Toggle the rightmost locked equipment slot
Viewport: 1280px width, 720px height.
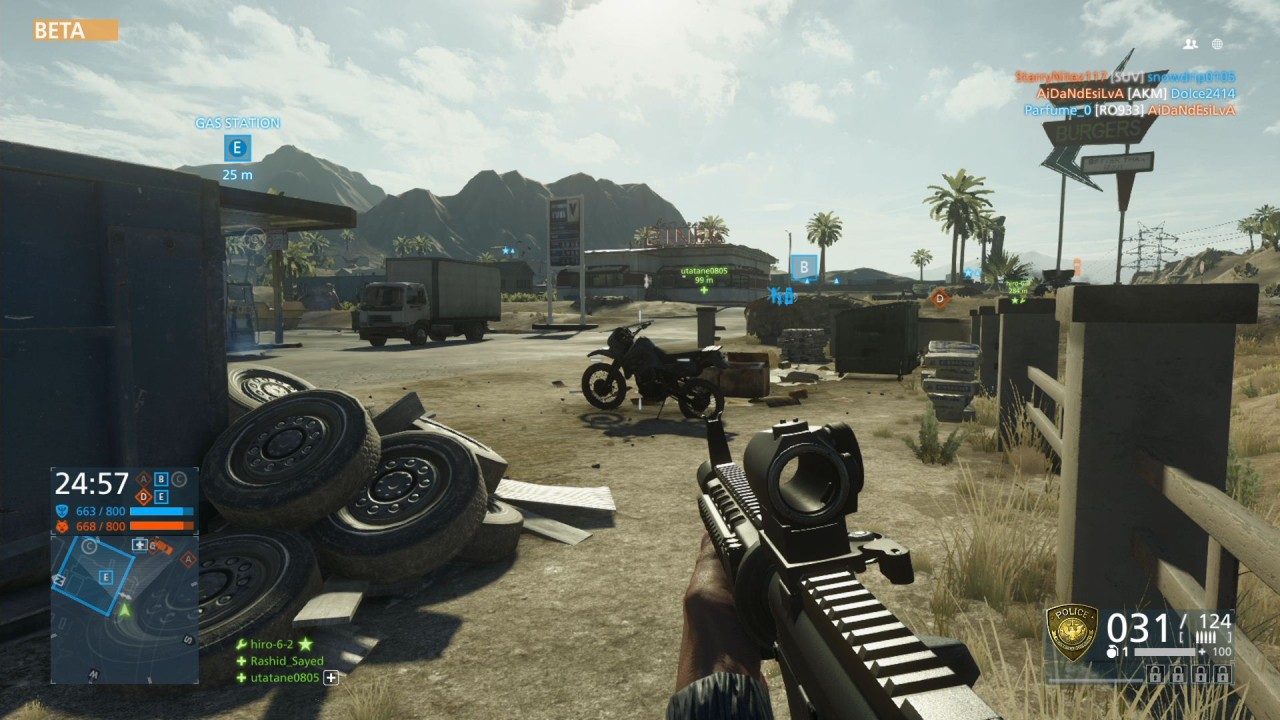1223,674
